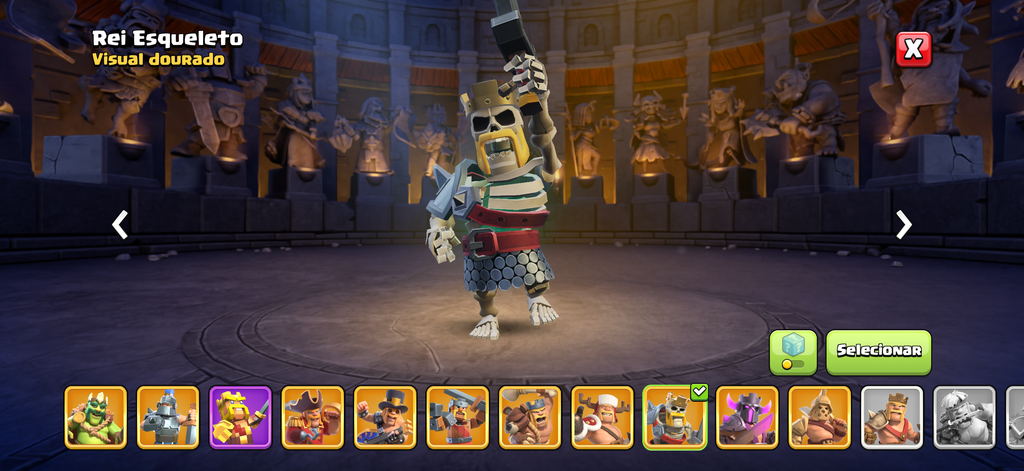
Task: Close the skin selection screen
Action: pos(913,49)
